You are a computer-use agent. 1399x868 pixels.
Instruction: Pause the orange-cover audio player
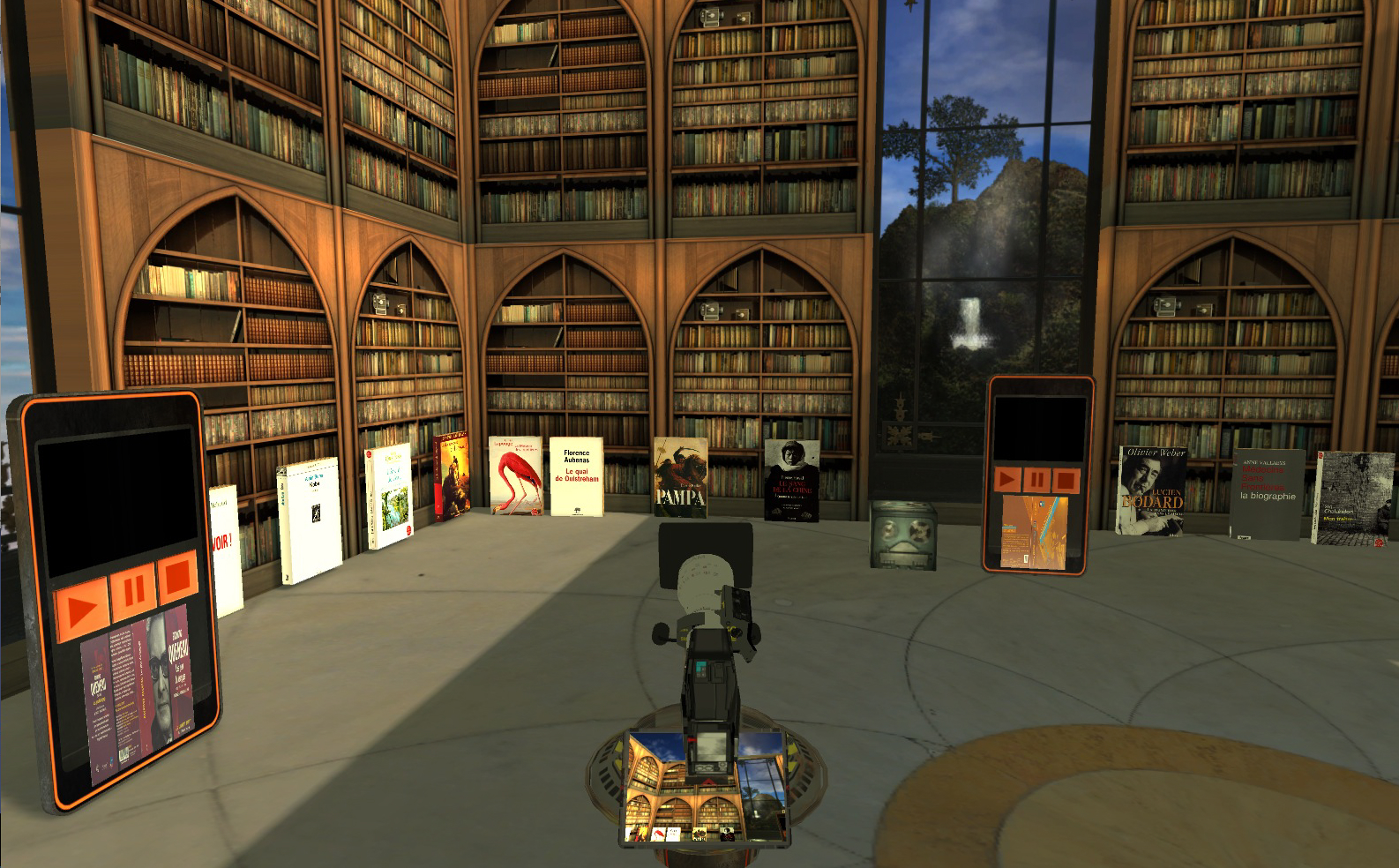pyautogui.click(x=1037, y=480)
